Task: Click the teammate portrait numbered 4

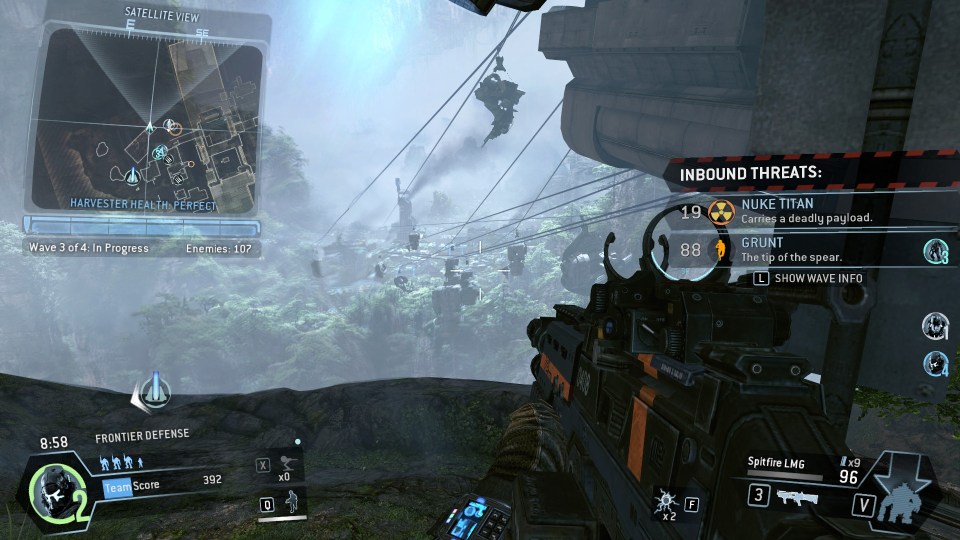Action: [935, 361]
